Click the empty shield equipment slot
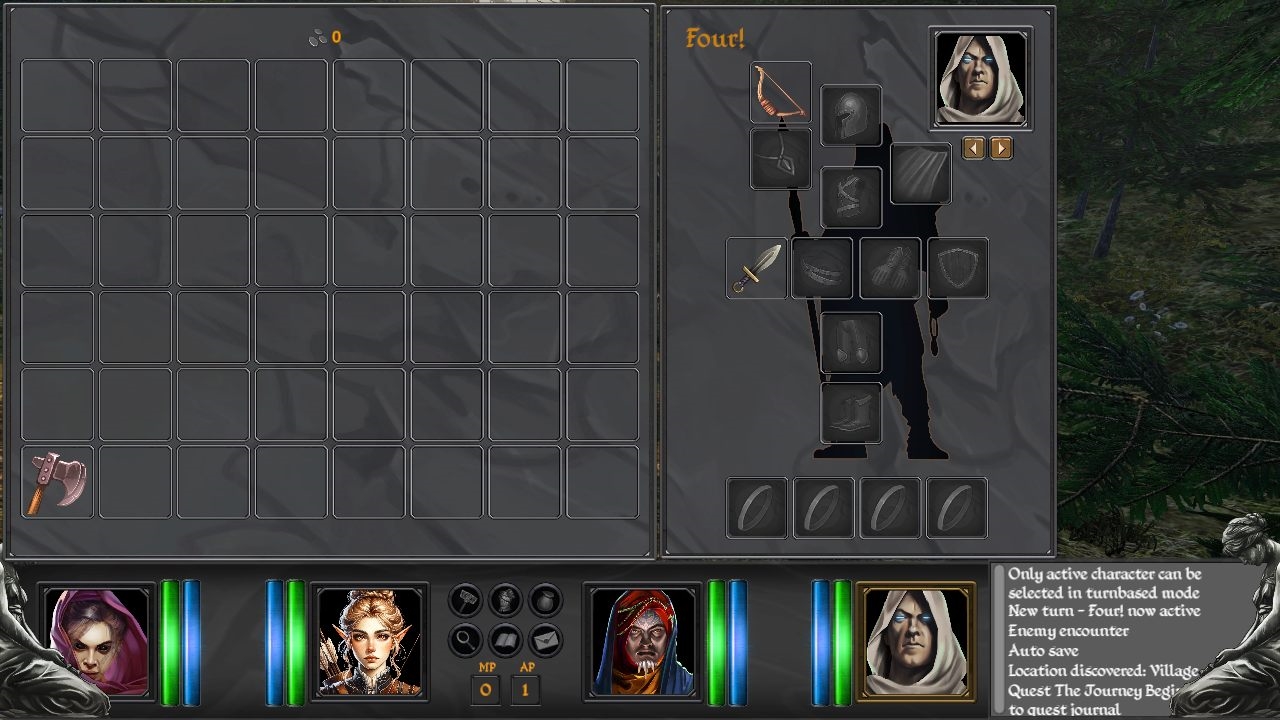1280x720 pixels. [958, 268]
